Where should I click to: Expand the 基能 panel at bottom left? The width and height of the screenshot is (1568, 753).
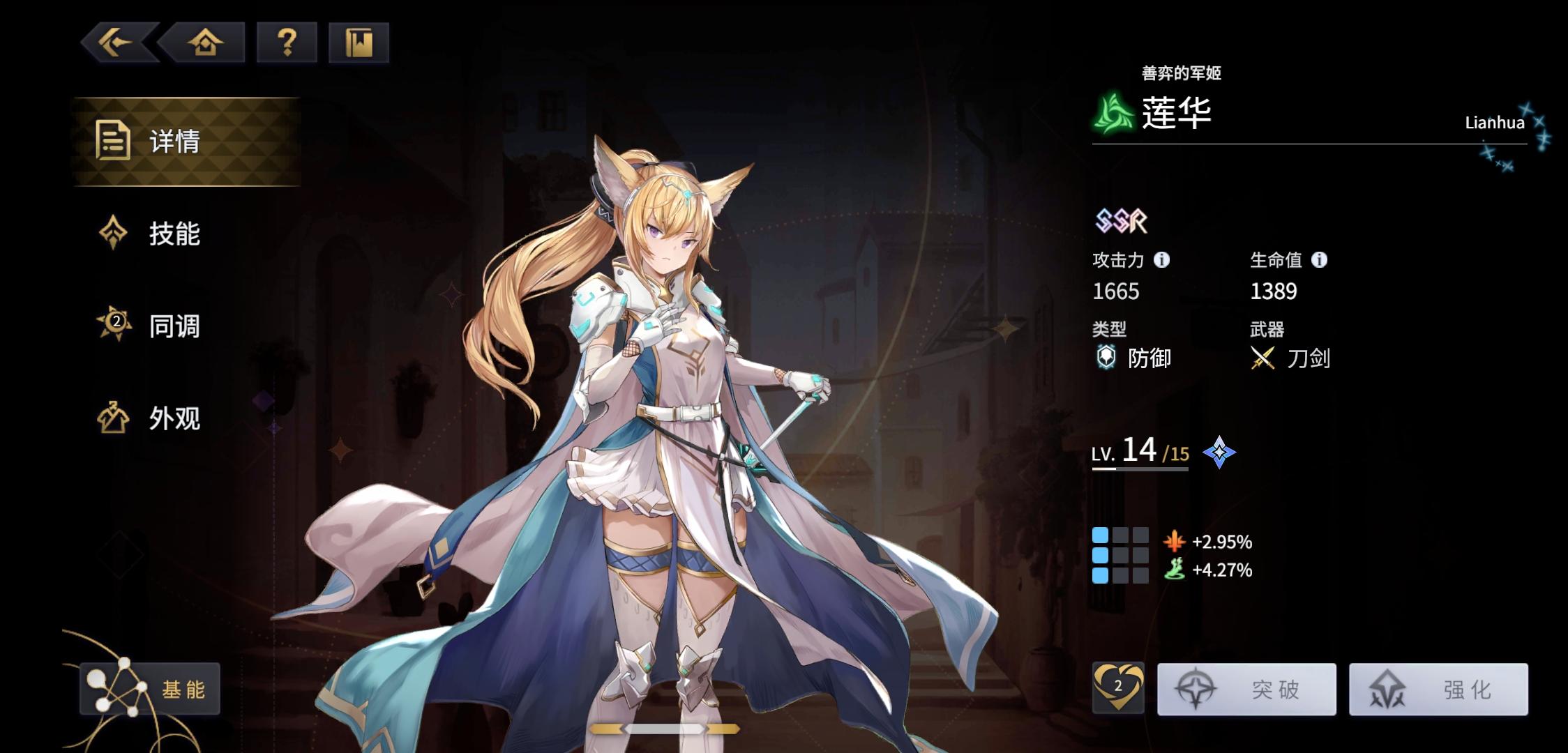coord(150,687)
